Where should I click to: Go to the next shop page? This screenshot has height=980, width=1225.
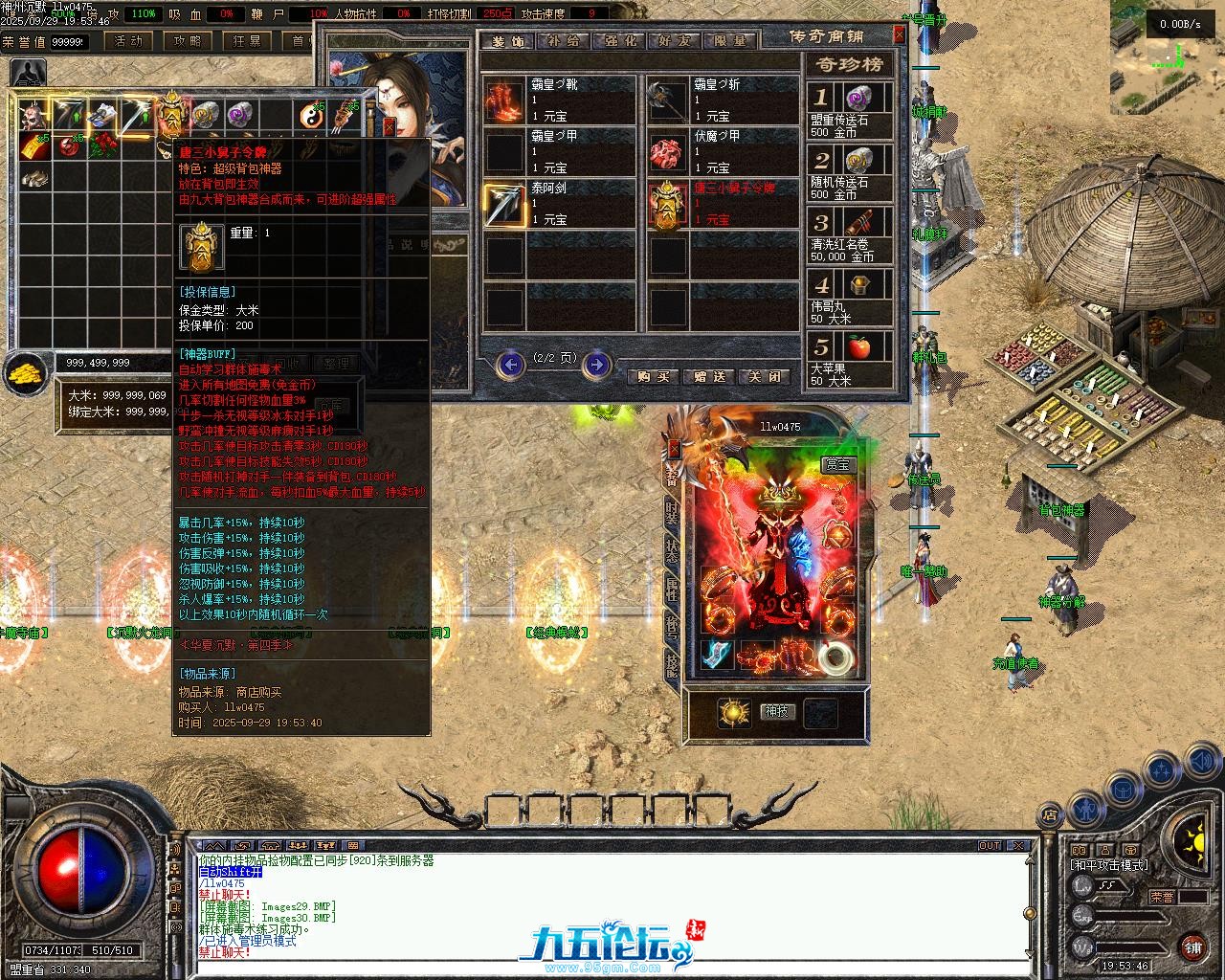[596, 364]
